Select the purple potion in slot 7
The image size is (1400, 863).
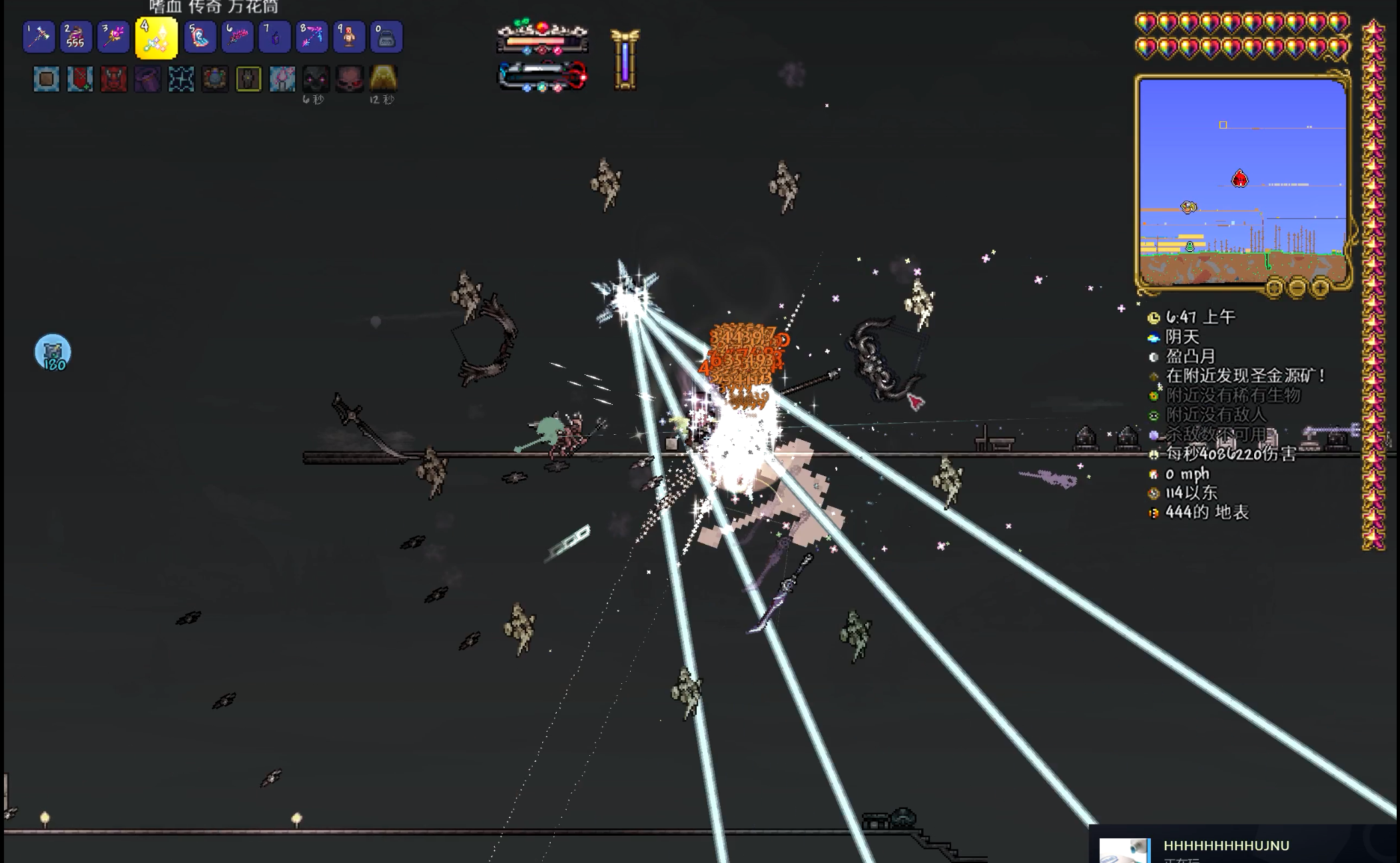click(274, 37)
